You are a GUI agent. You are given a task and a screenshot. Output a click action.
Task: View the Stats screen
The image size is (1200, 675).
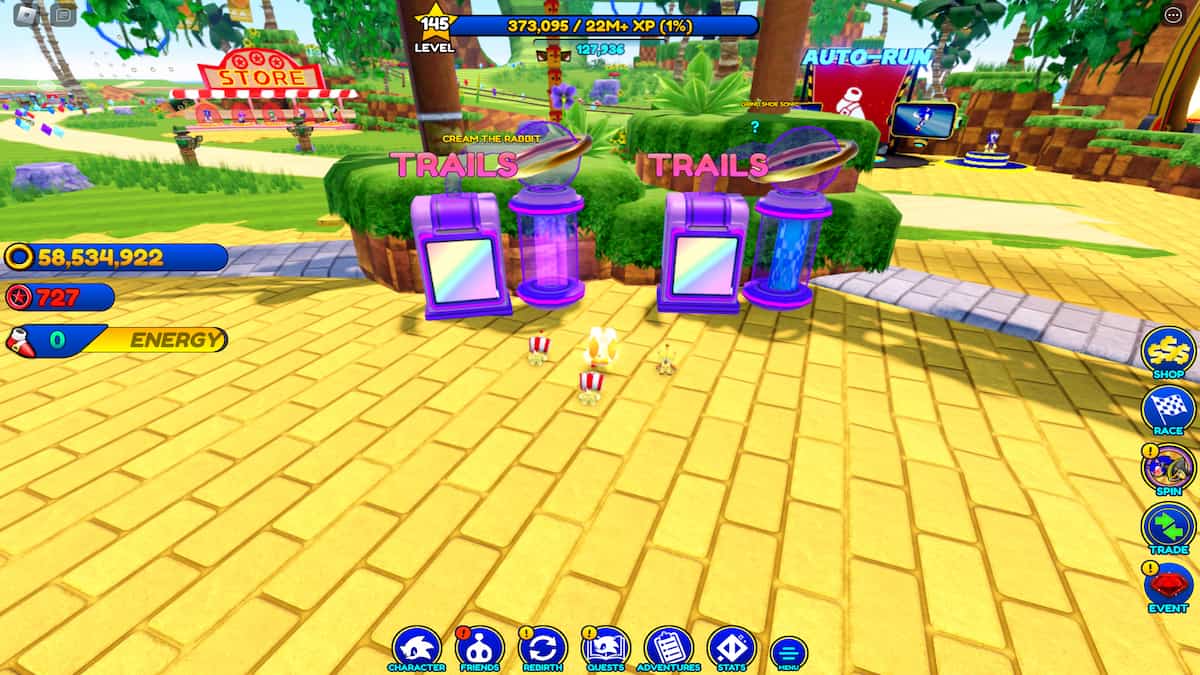point(731,647)
